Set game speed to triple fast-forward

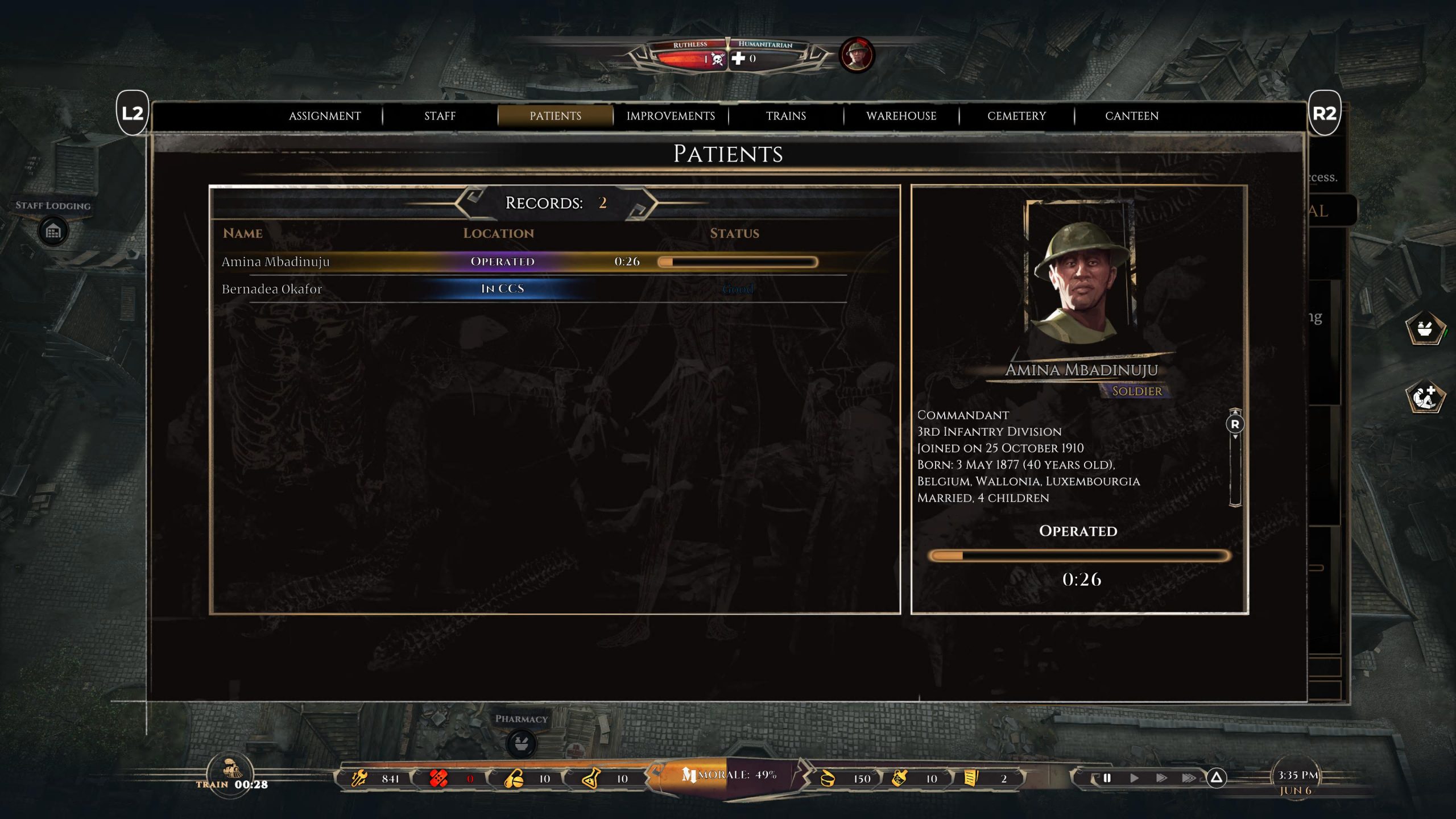[1189, 777]
